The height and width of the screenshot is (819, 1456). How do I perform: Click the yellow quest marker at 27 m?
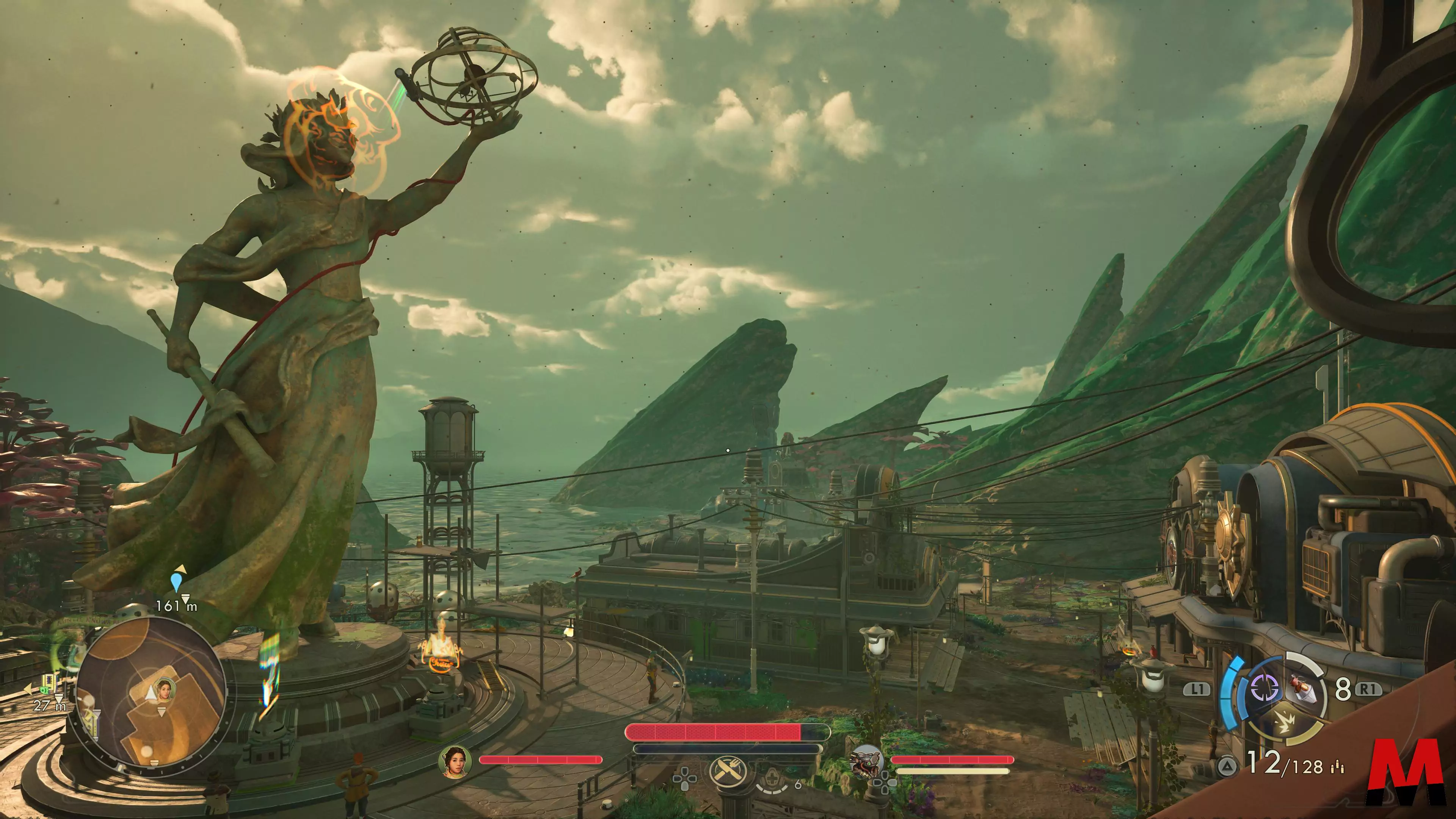[49, 684]
